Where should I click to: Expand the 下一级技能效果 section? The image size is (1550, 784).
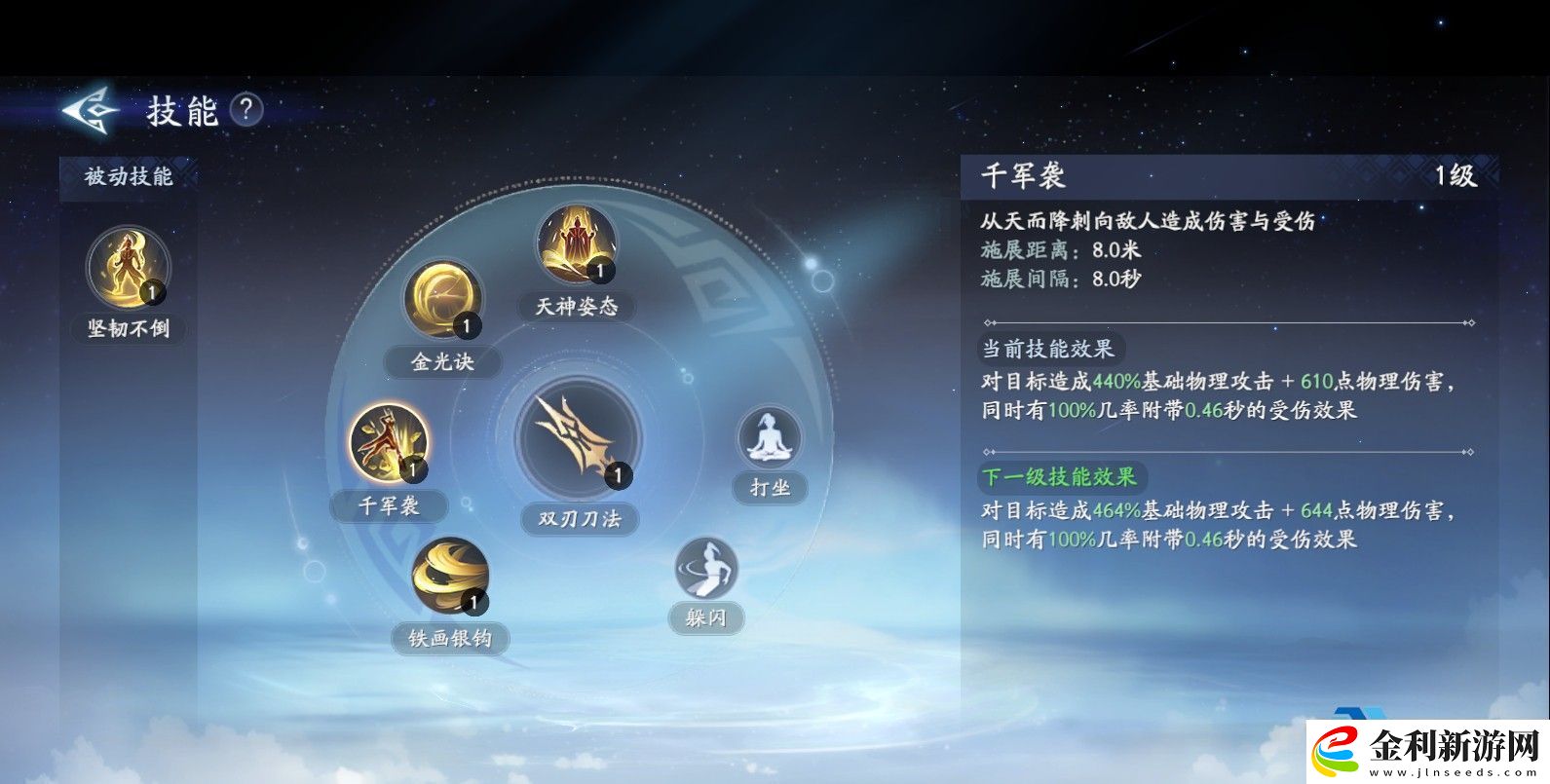point(1061,477)
